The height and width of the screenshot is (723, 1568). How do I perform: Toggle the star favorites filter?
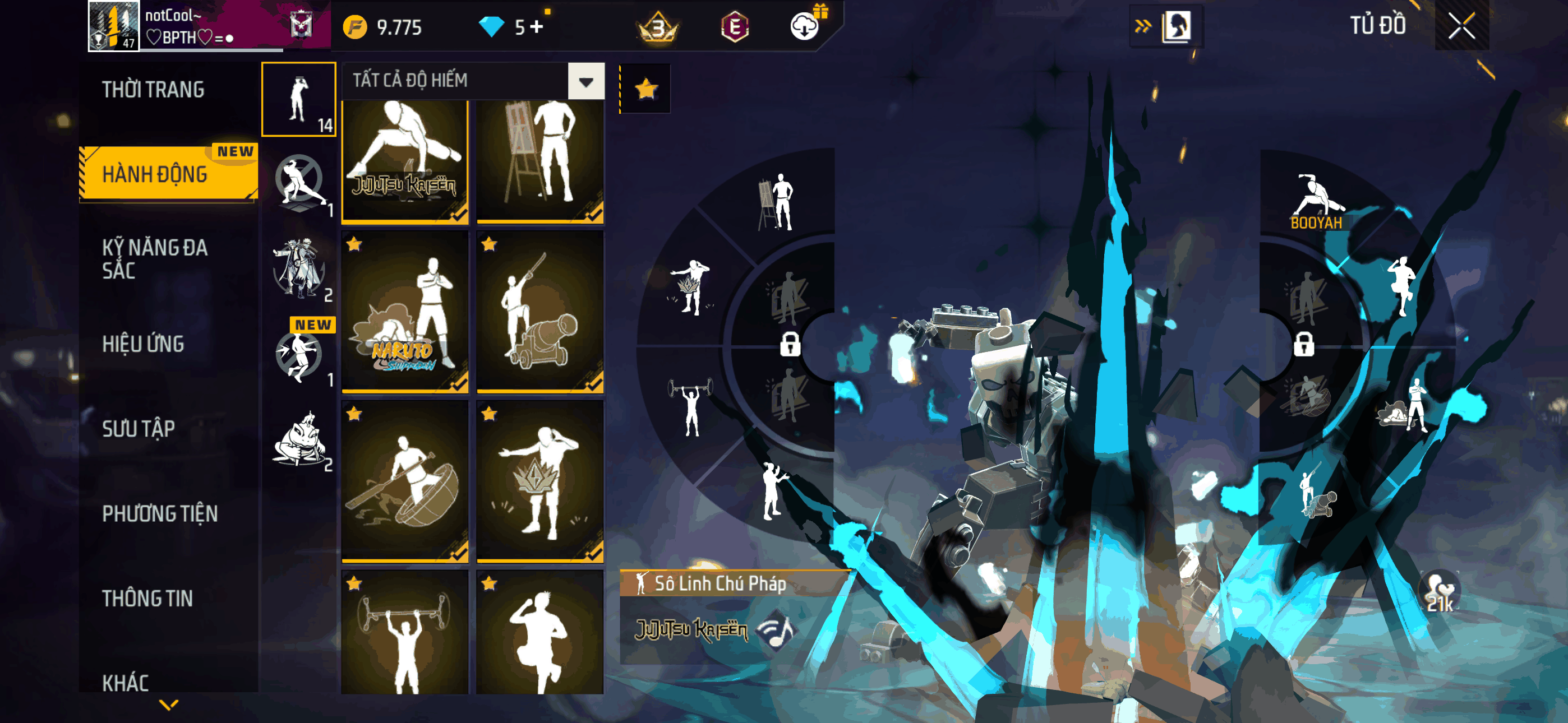pyautogui.click(x=645, y=90)
